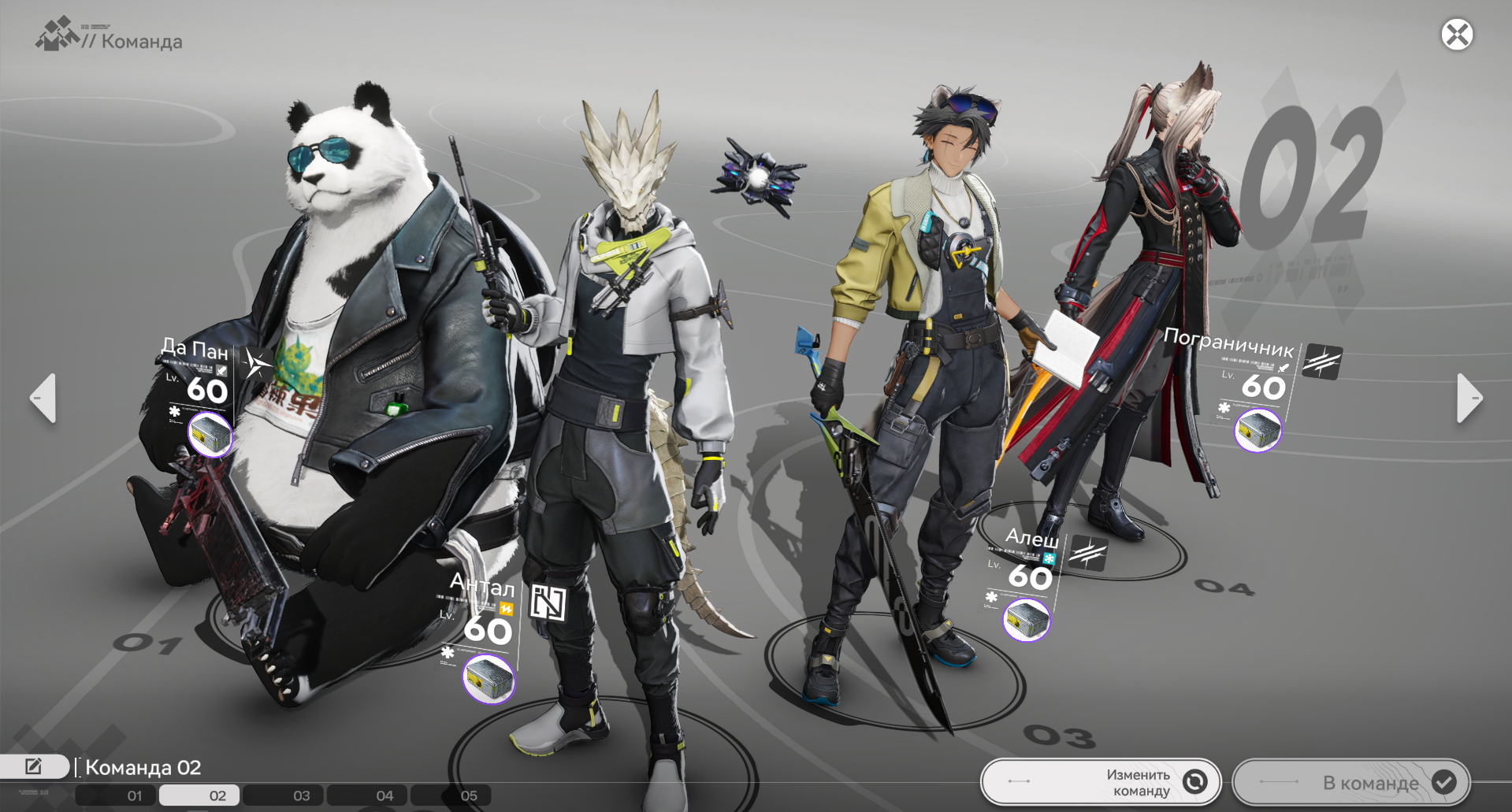
Task: Confirm with the "В команде" button
Action: pyautogui.click(x=1351, y=782)
